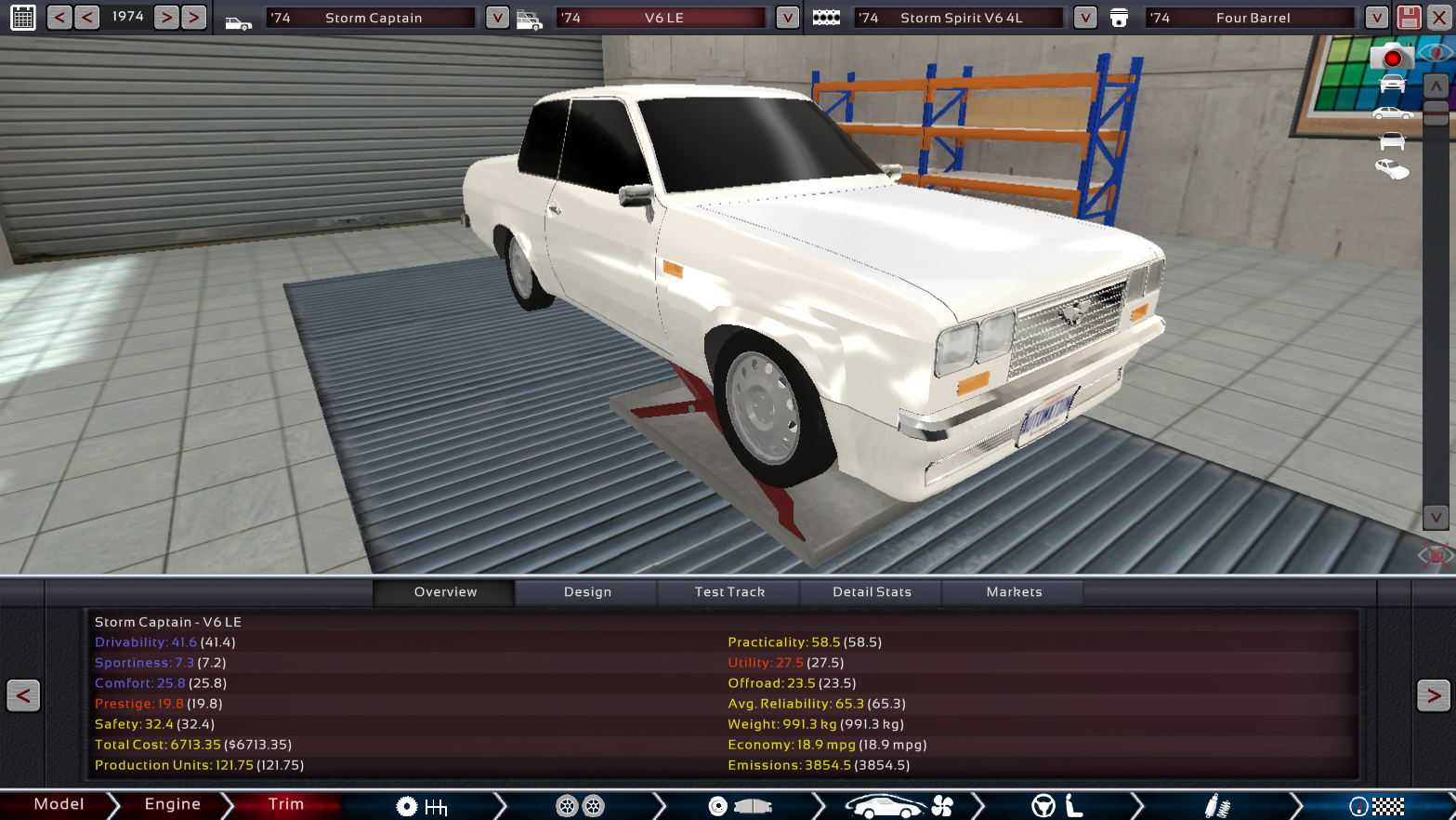Open the Test Track tab
The height and width of the screenshot is (820, 1456).
pos(729,592)
